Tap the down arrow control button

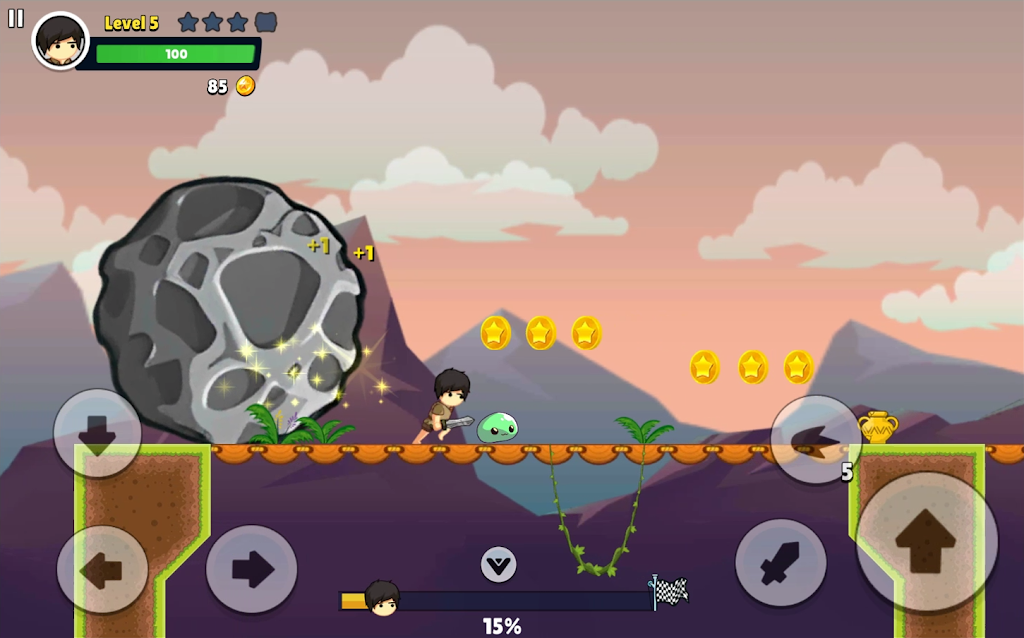tap(97, 434)
